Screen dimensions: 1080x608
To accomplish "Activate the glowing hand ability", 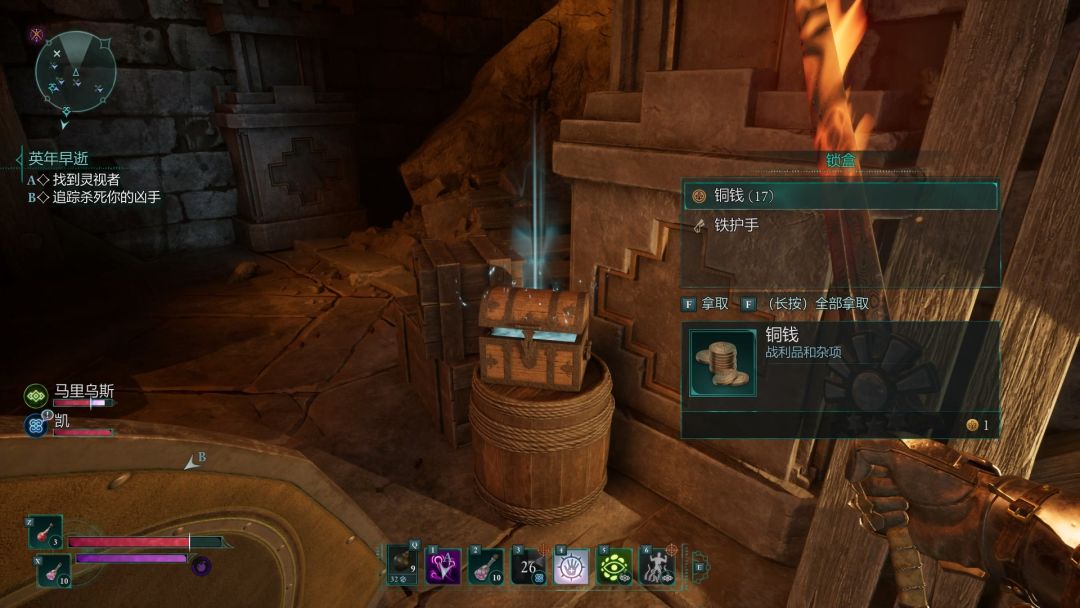I will click(x=571, y=568).
